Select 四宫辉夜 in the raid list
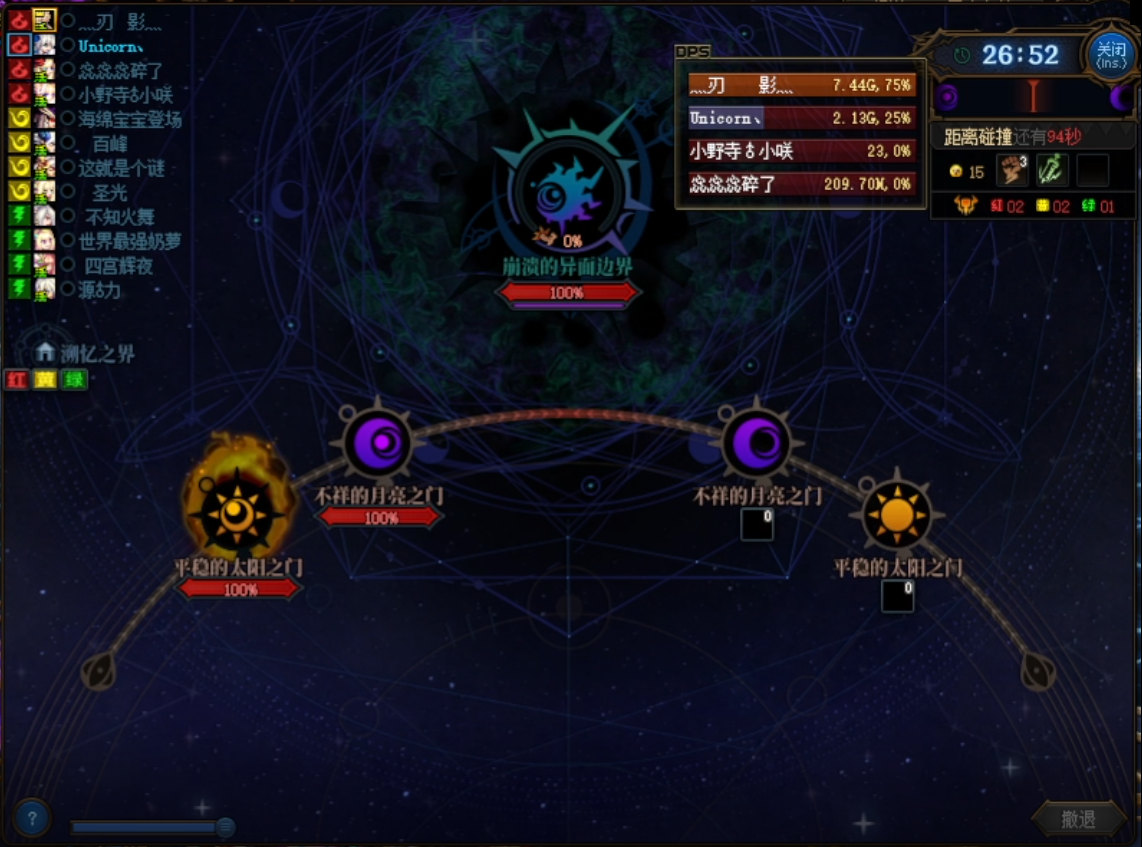 click(x=118, y=266)
